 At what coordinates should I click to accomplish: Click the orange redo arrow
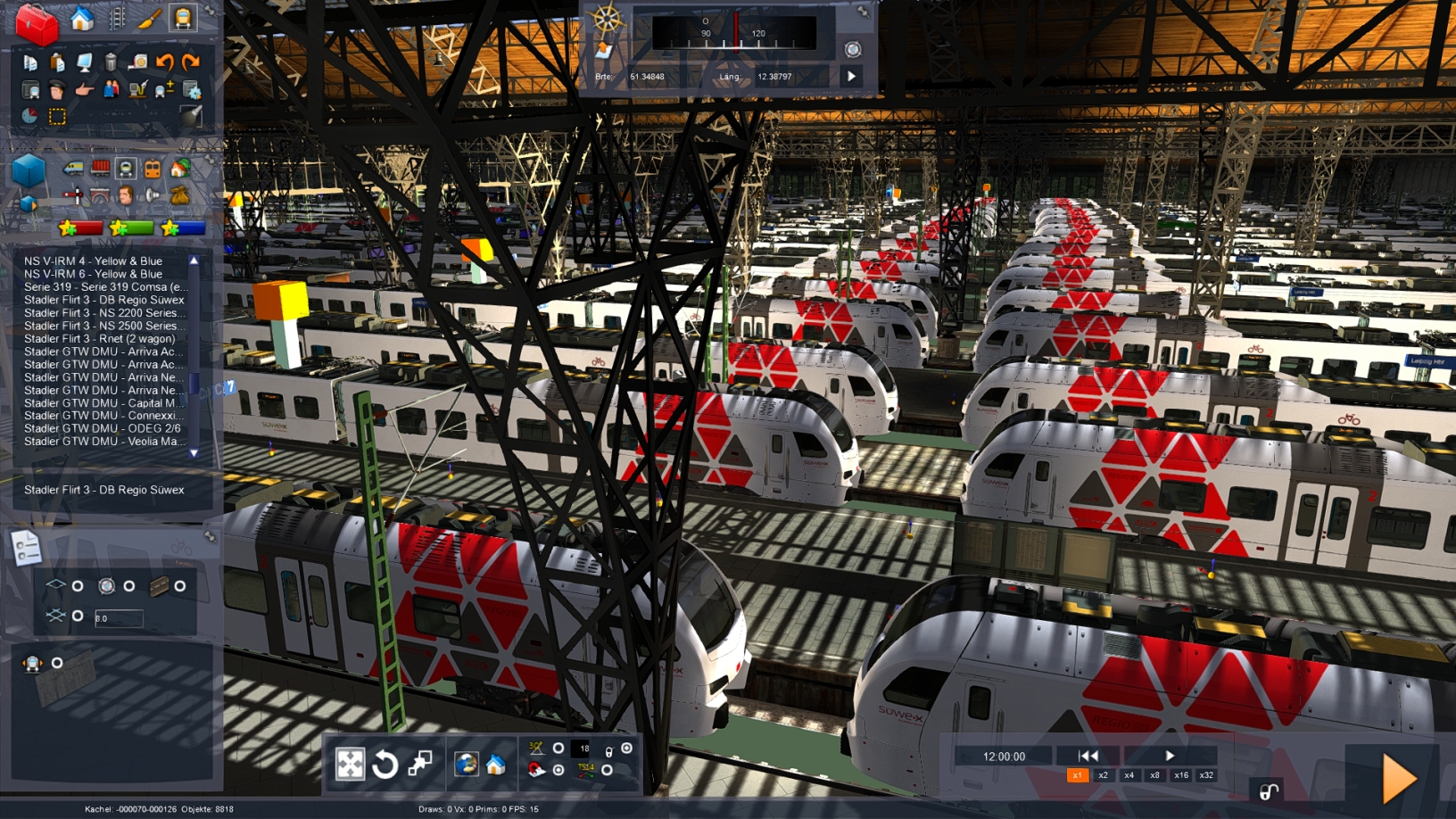(x=191, y=62)
